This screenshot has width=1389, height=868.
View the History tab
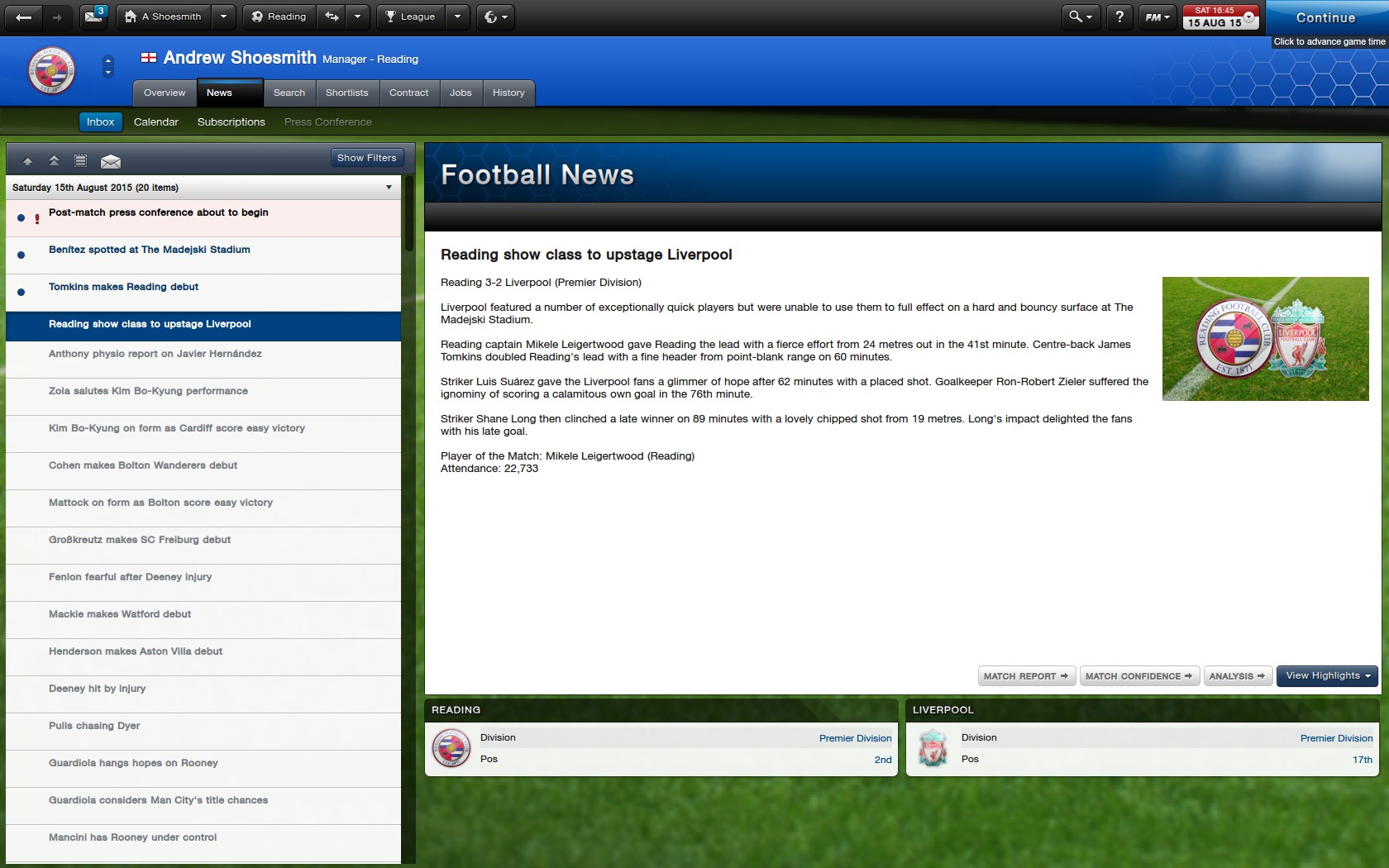(508, 93)
